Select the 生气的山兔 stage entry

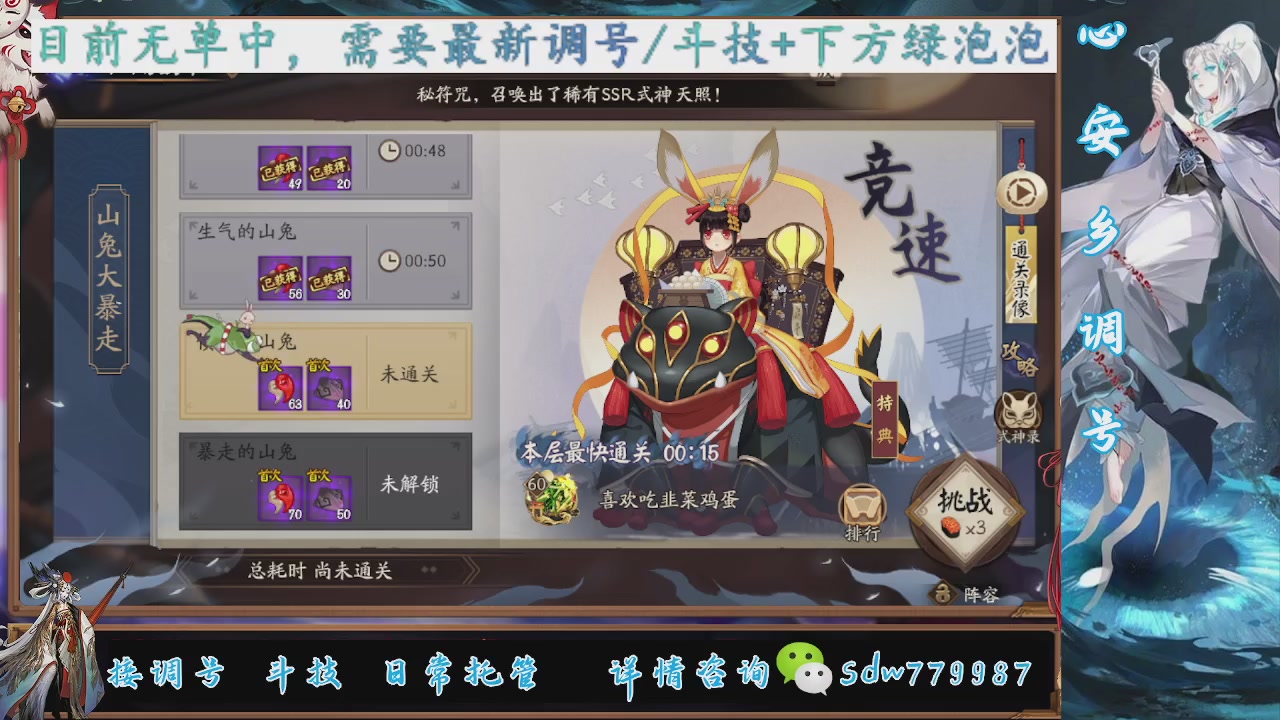click(324, 260)
